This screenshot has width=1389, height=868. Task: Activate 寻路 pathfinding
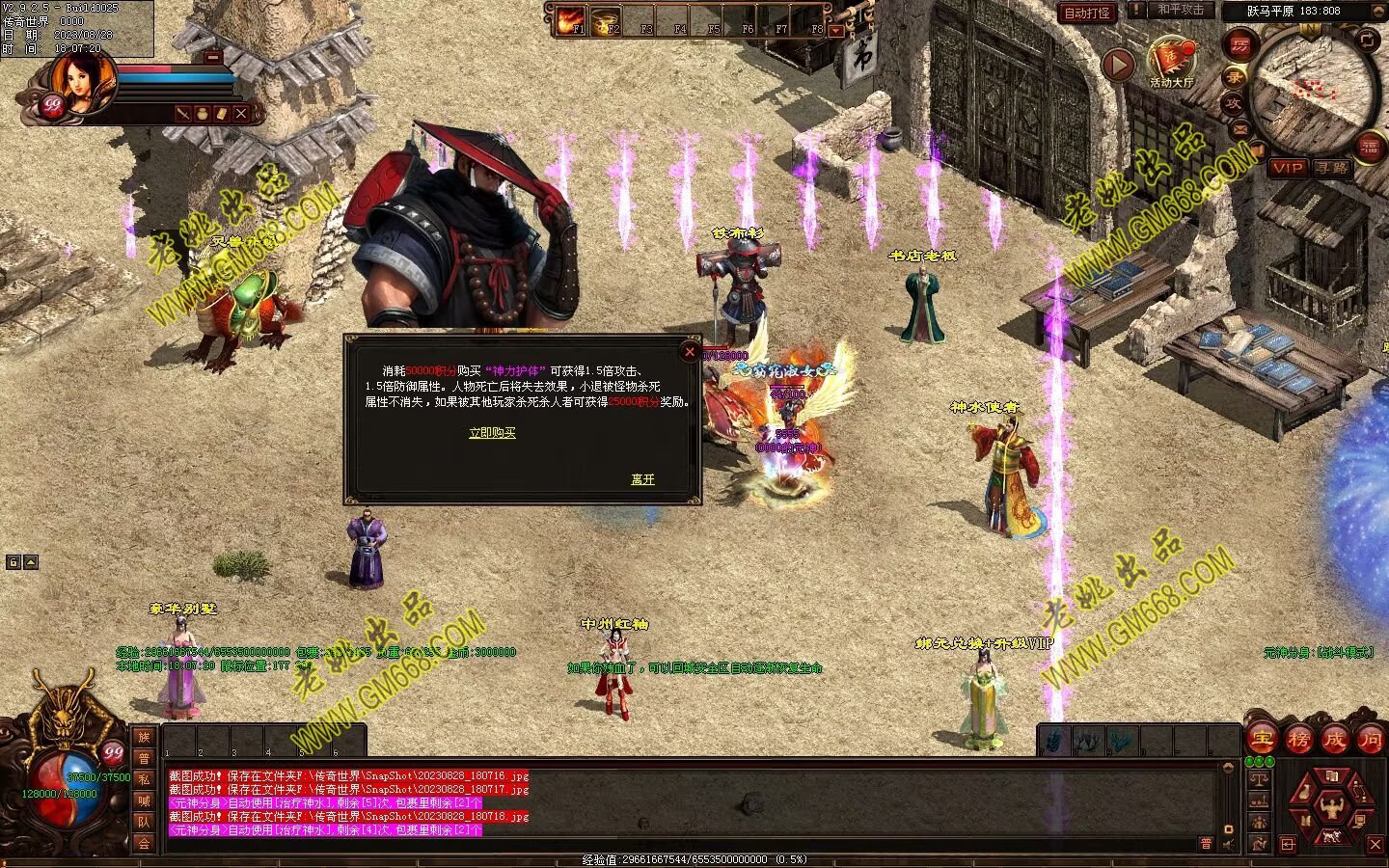click(x=1331, y=168)
